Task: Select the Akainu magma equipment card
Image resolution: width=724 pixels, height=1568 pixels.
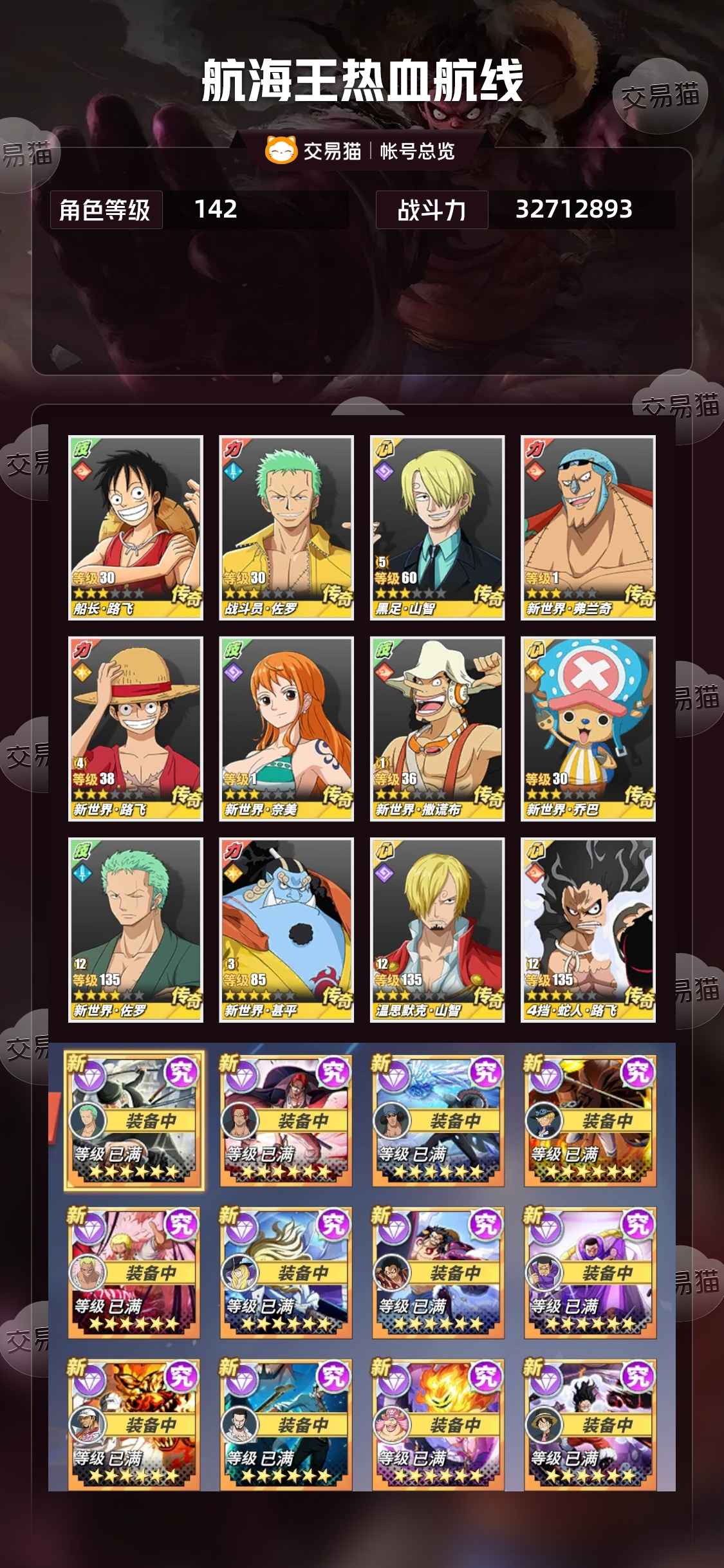Action: click(134, 1424)
